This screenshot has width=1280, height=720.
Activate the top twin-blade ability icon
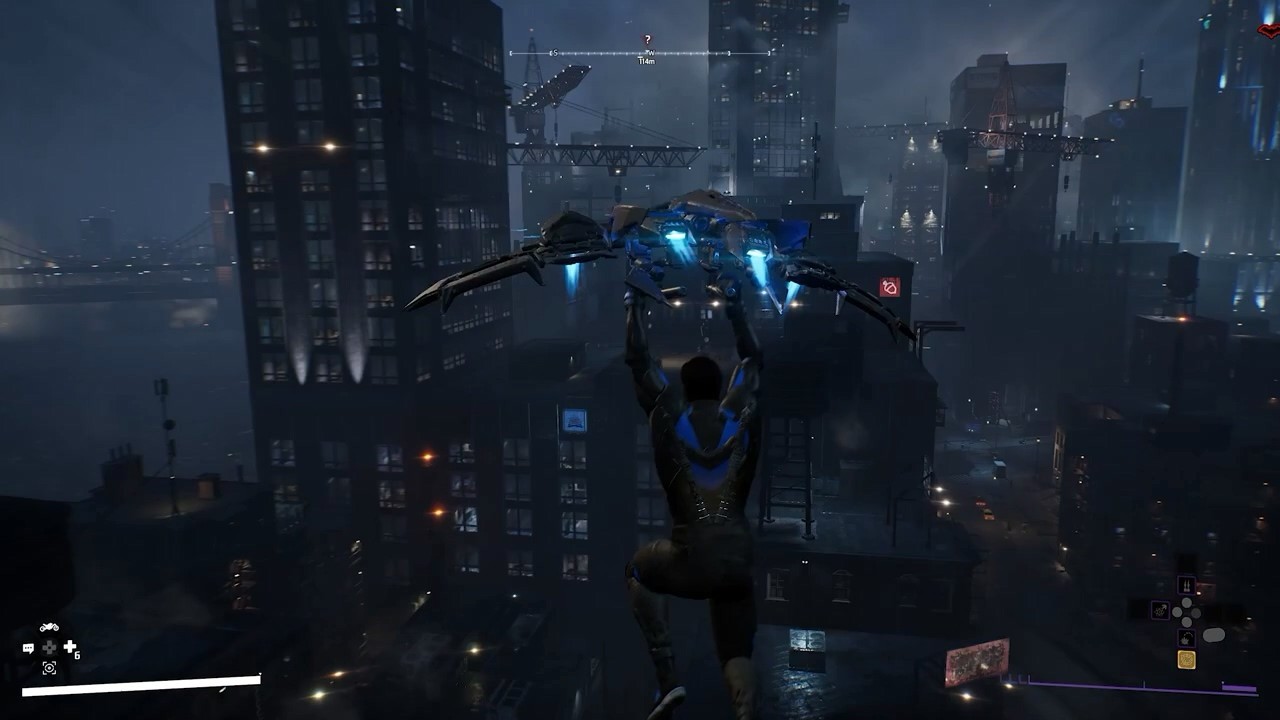pyautogui.click(x=1186, y=586)
